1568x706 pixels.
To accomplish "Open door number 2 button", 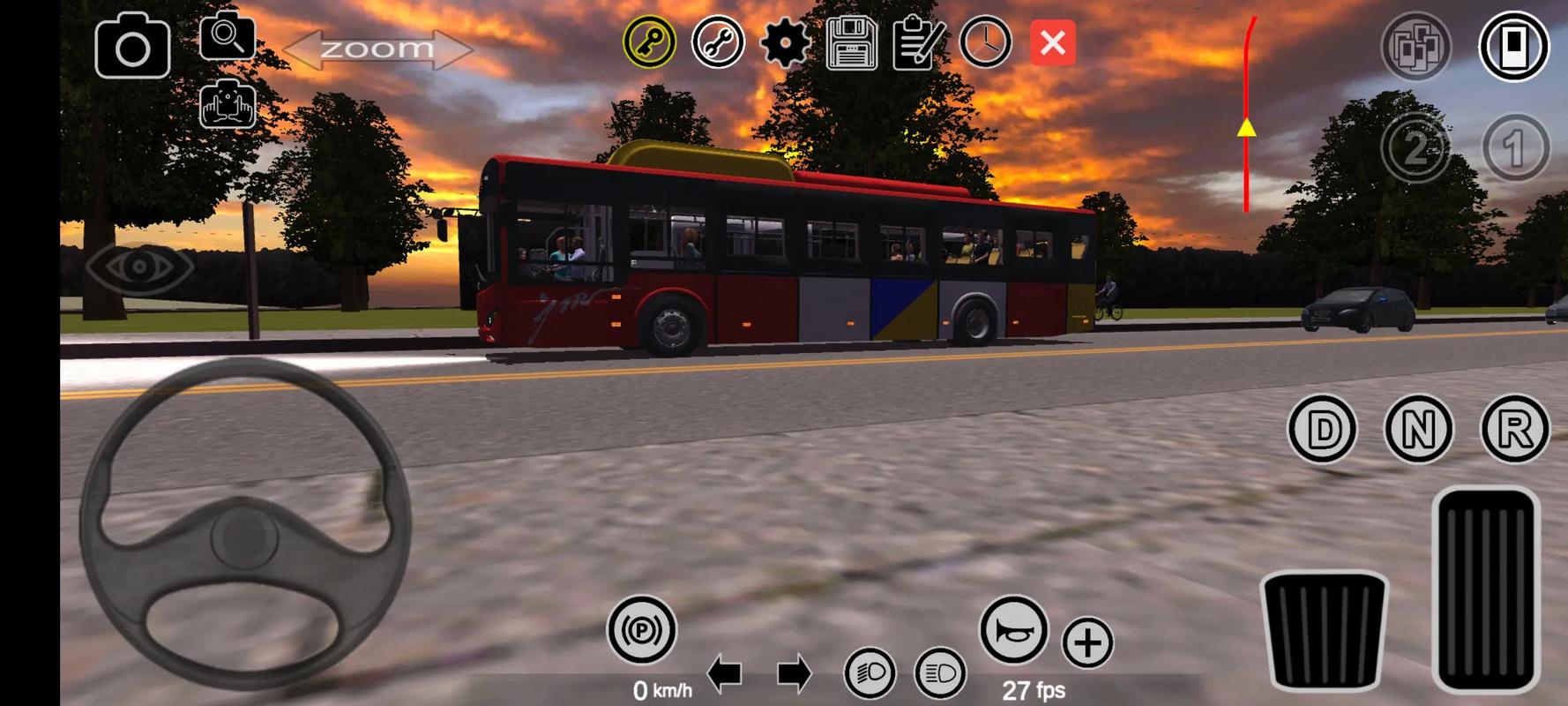I will (1415, 148).
